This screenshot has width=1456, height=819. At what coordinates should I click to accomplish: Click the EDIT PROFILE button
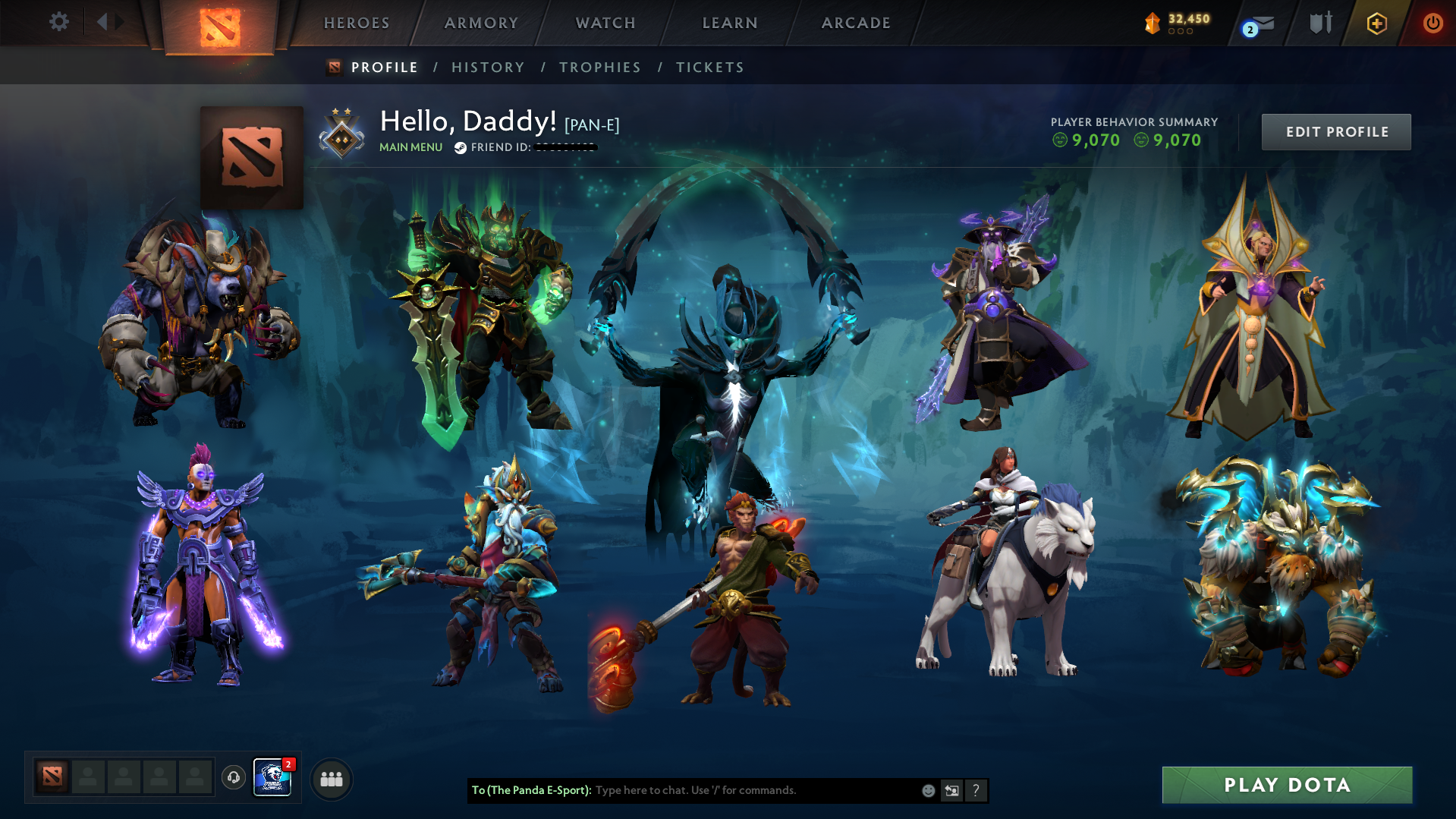pyautogui.click(x=1335, y=131)
